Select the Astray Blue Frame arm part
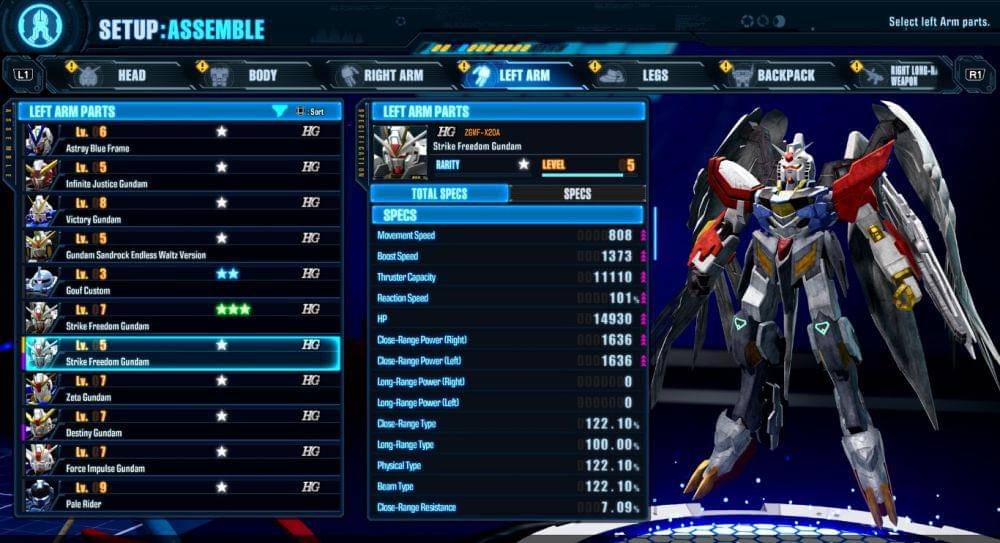Screen dimensions: 1000x543 180,140
